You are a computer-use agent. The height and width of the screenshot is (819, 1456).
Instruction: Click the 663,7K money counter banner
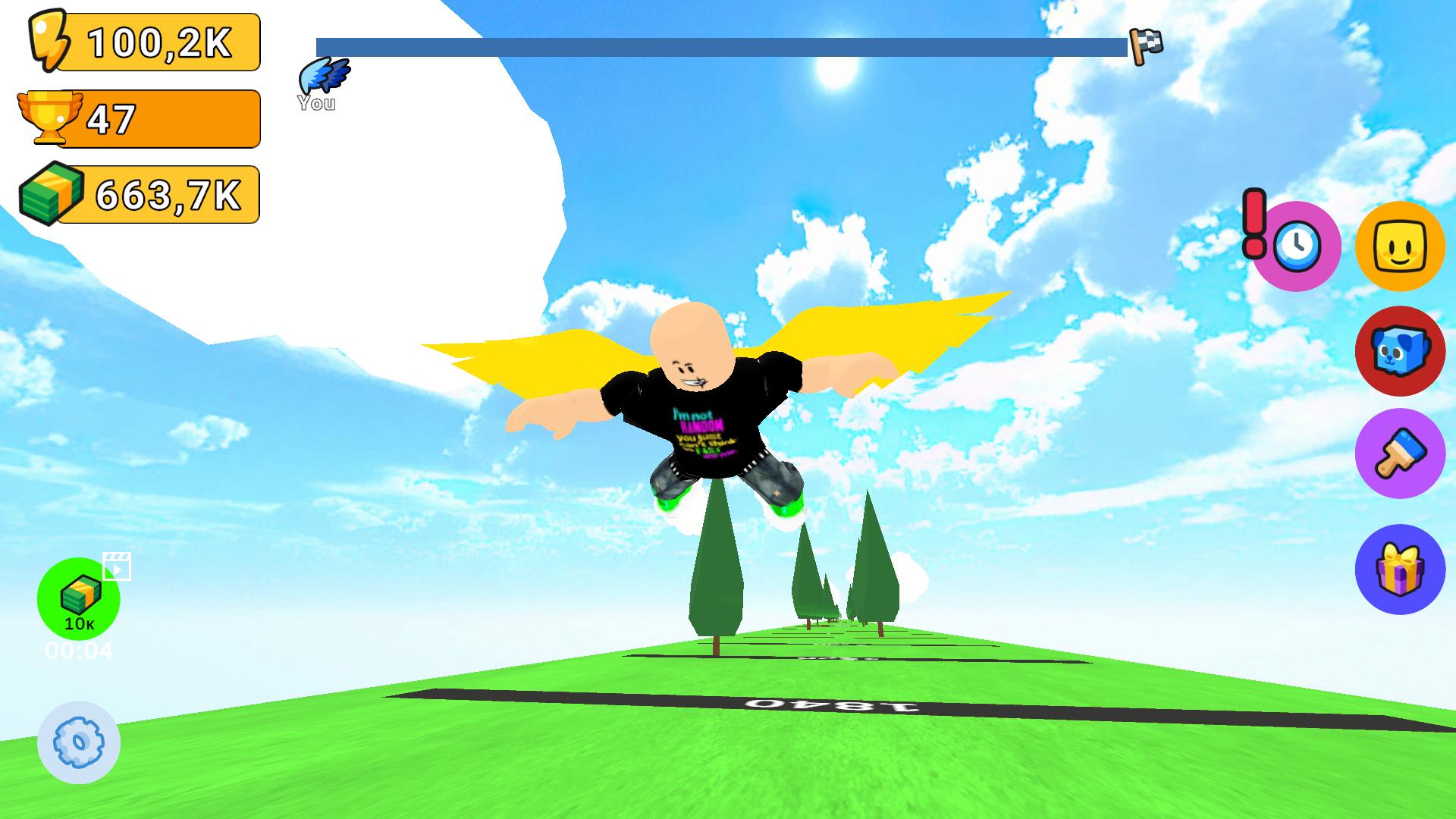159,195
